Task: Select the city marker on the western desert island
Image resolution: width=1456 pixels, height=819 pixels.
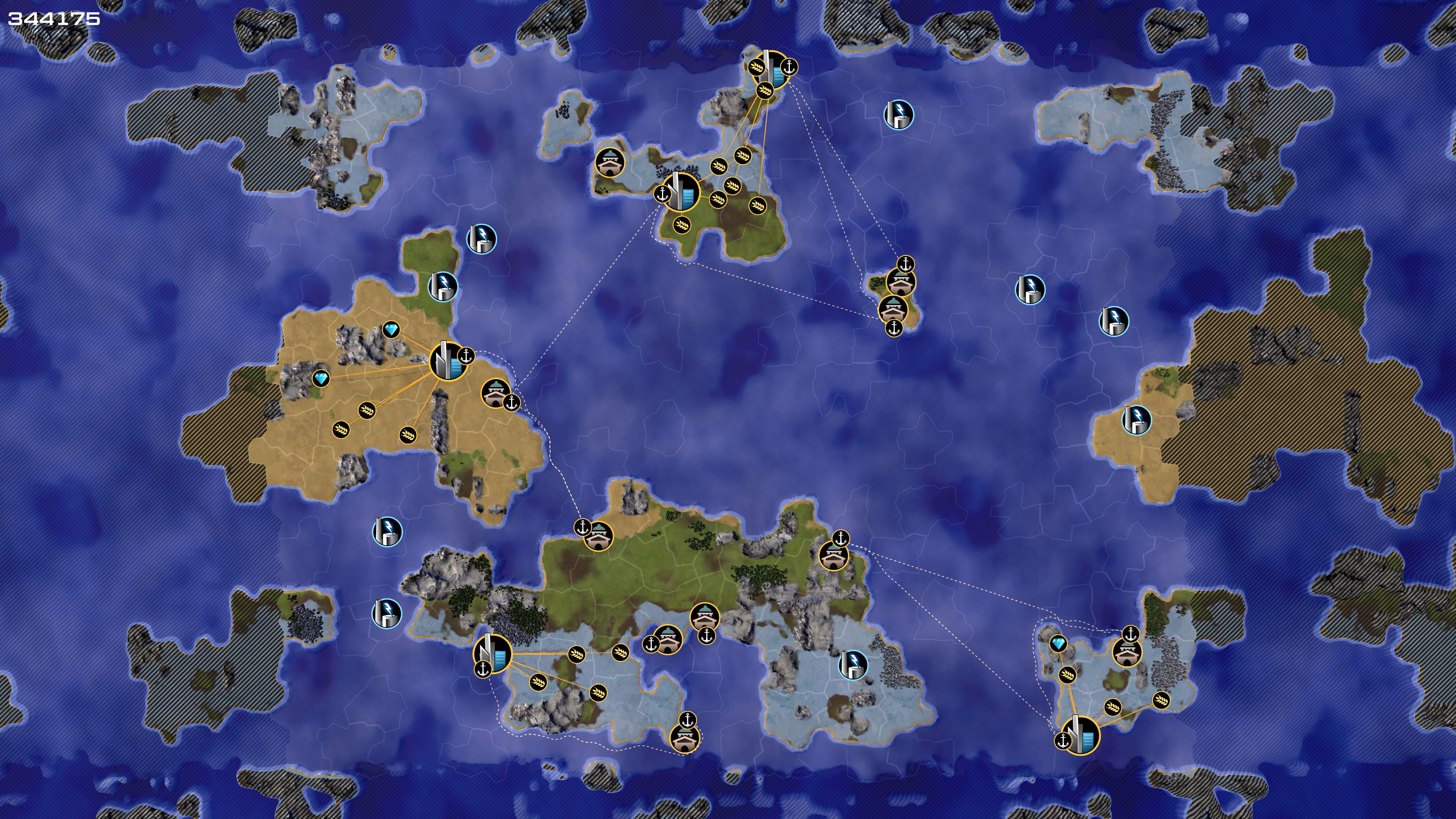Action: (x=448, y=361)
